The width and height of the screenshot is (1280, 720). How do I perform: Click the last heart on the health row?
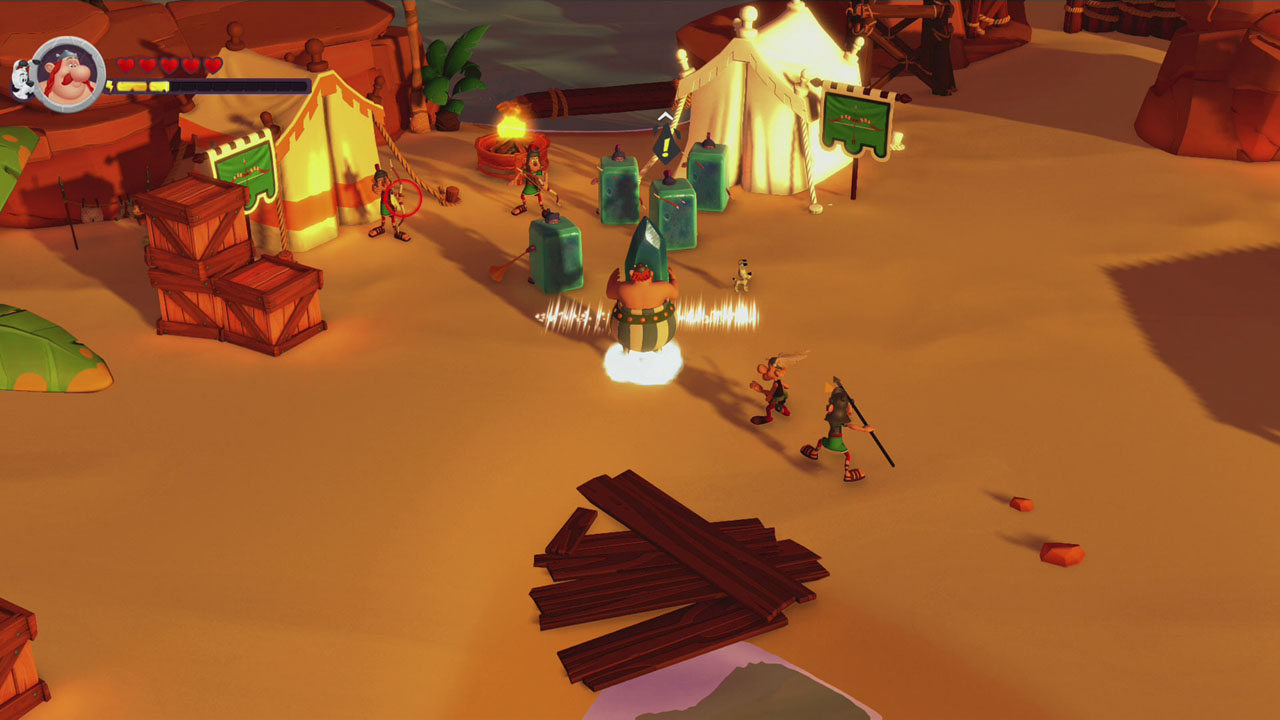coord(213,64)
